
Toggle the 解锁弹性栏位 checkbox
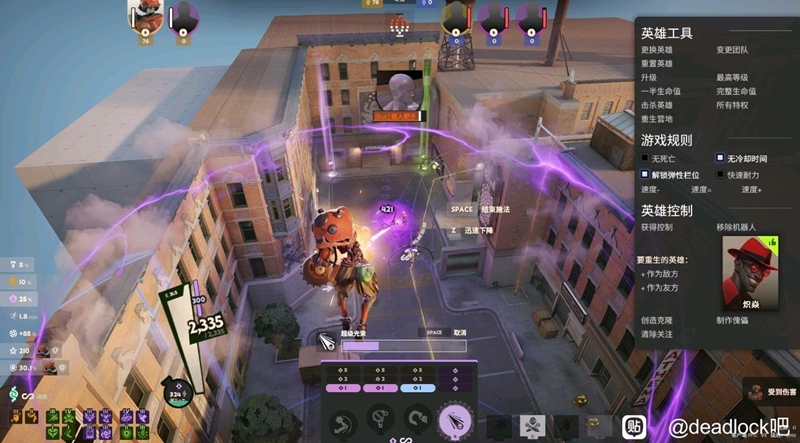645,174
